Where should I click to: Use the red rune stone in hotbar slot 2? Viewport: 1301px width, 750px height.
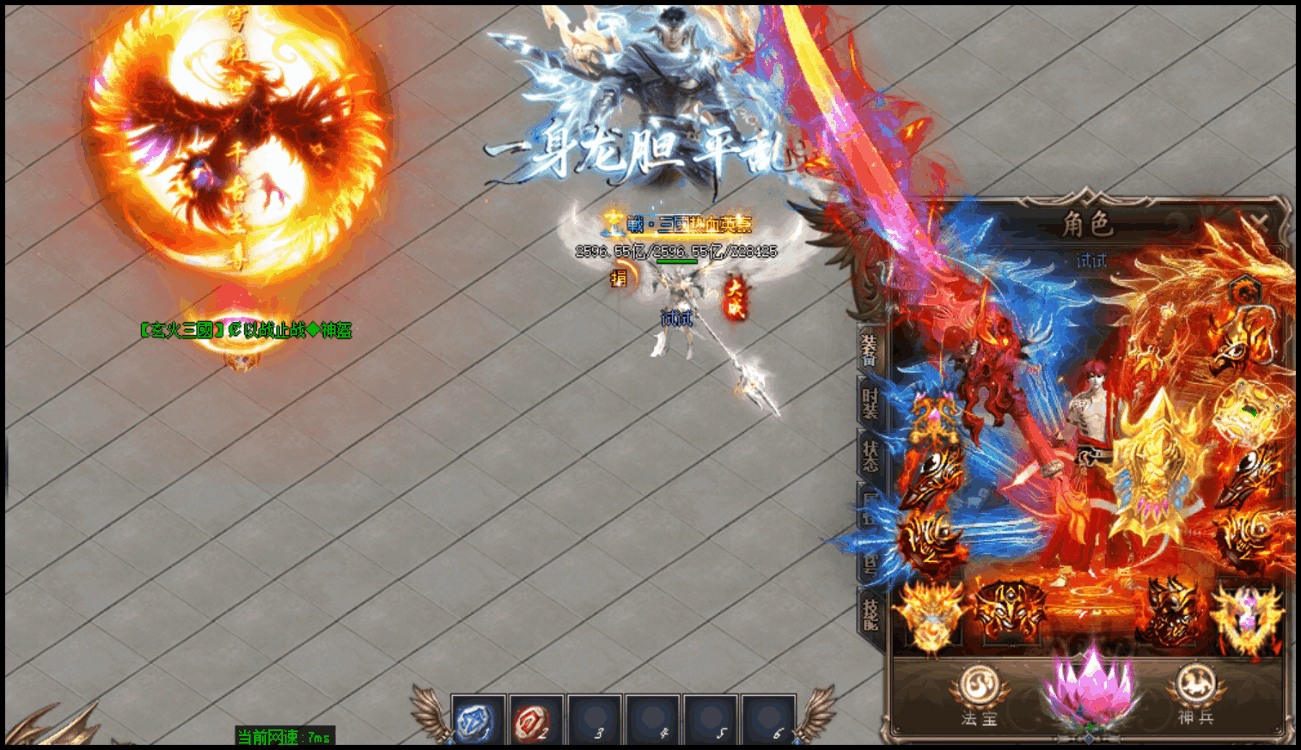click(532, 721)
